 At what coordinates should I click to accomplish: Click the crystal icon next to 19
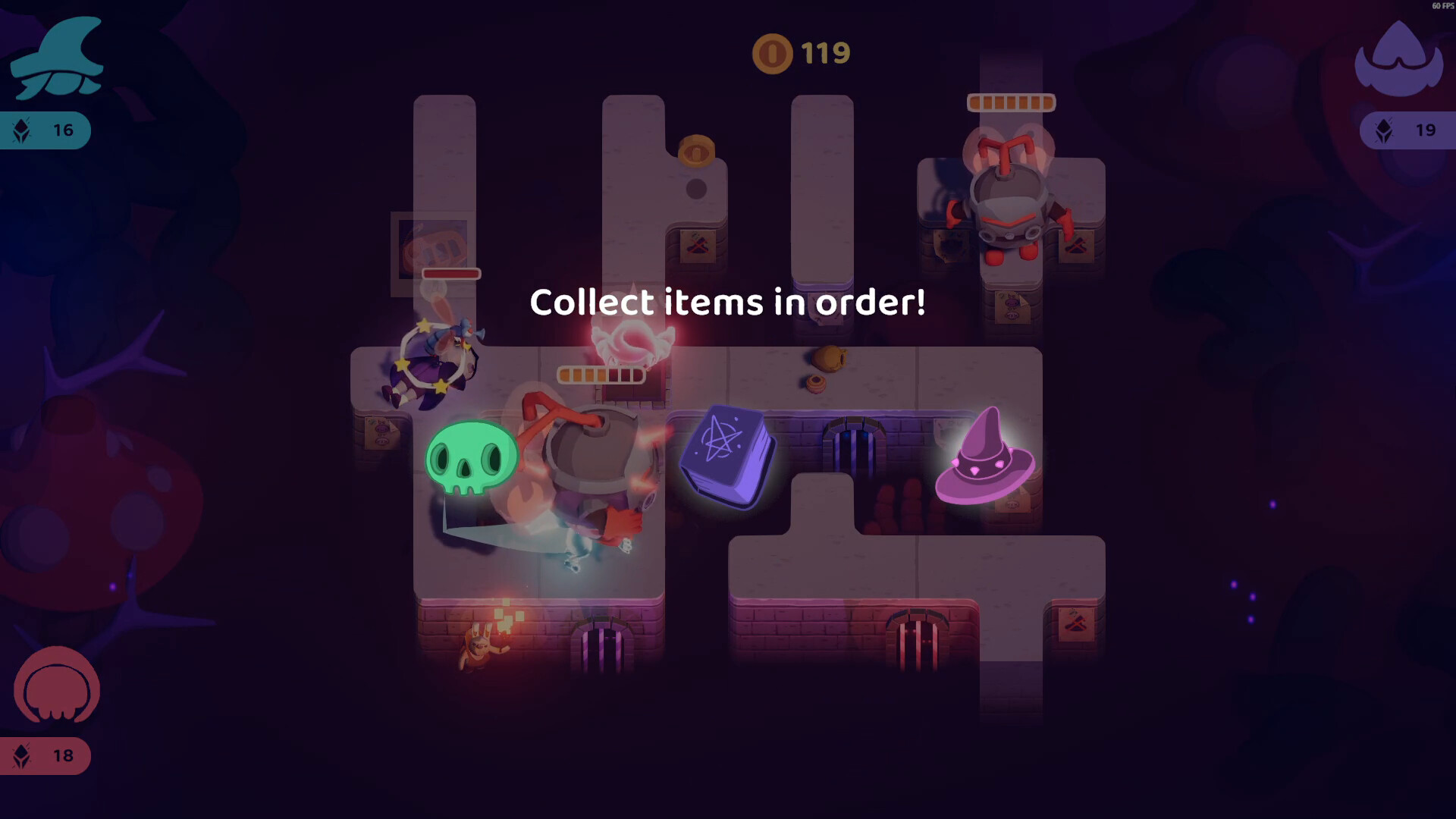tap(1382, 130)
